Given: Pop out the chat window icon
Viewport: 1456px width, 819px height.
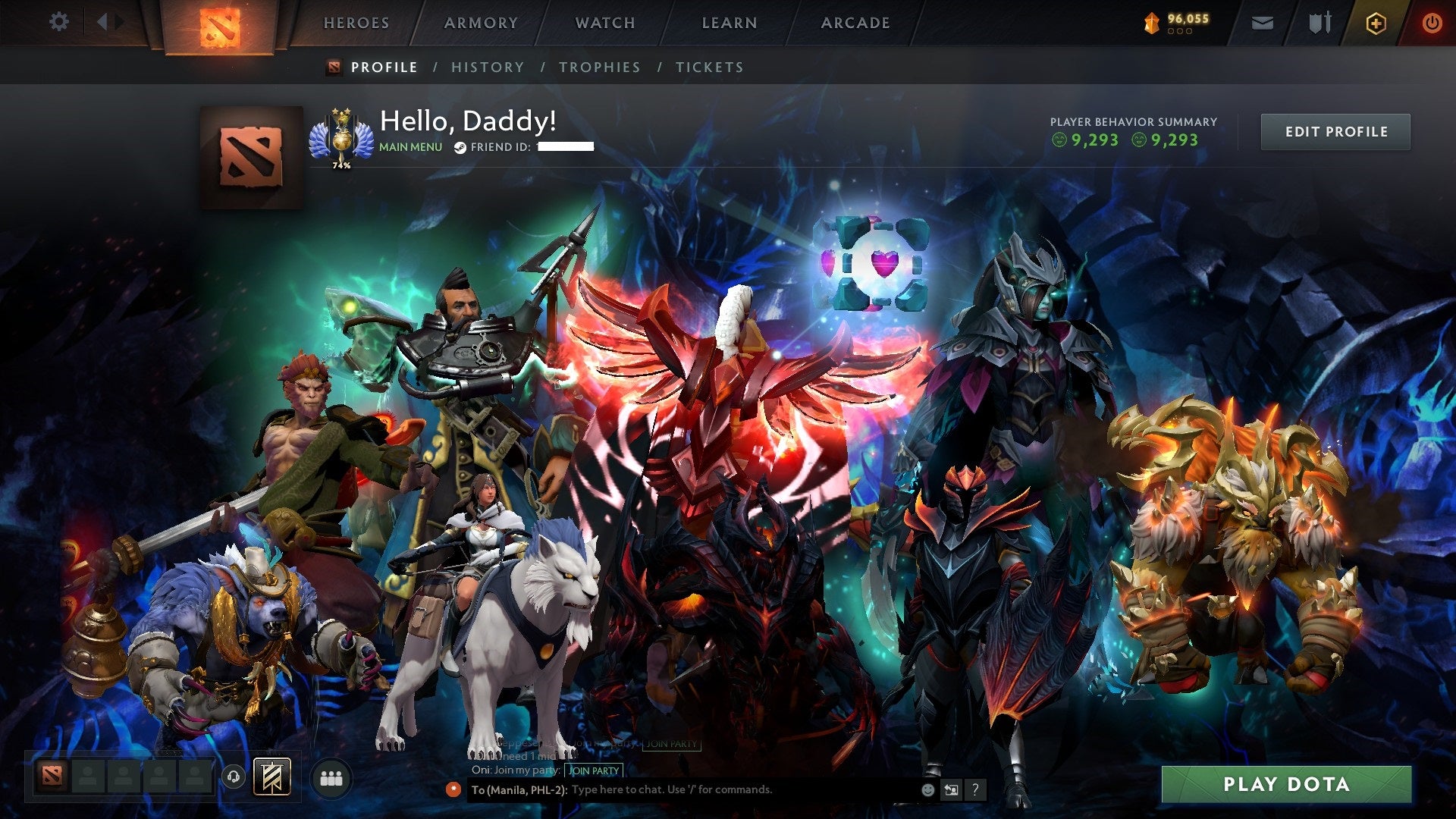Looking at the screenshot, I should pyautogui.click(x=951, y=790).
